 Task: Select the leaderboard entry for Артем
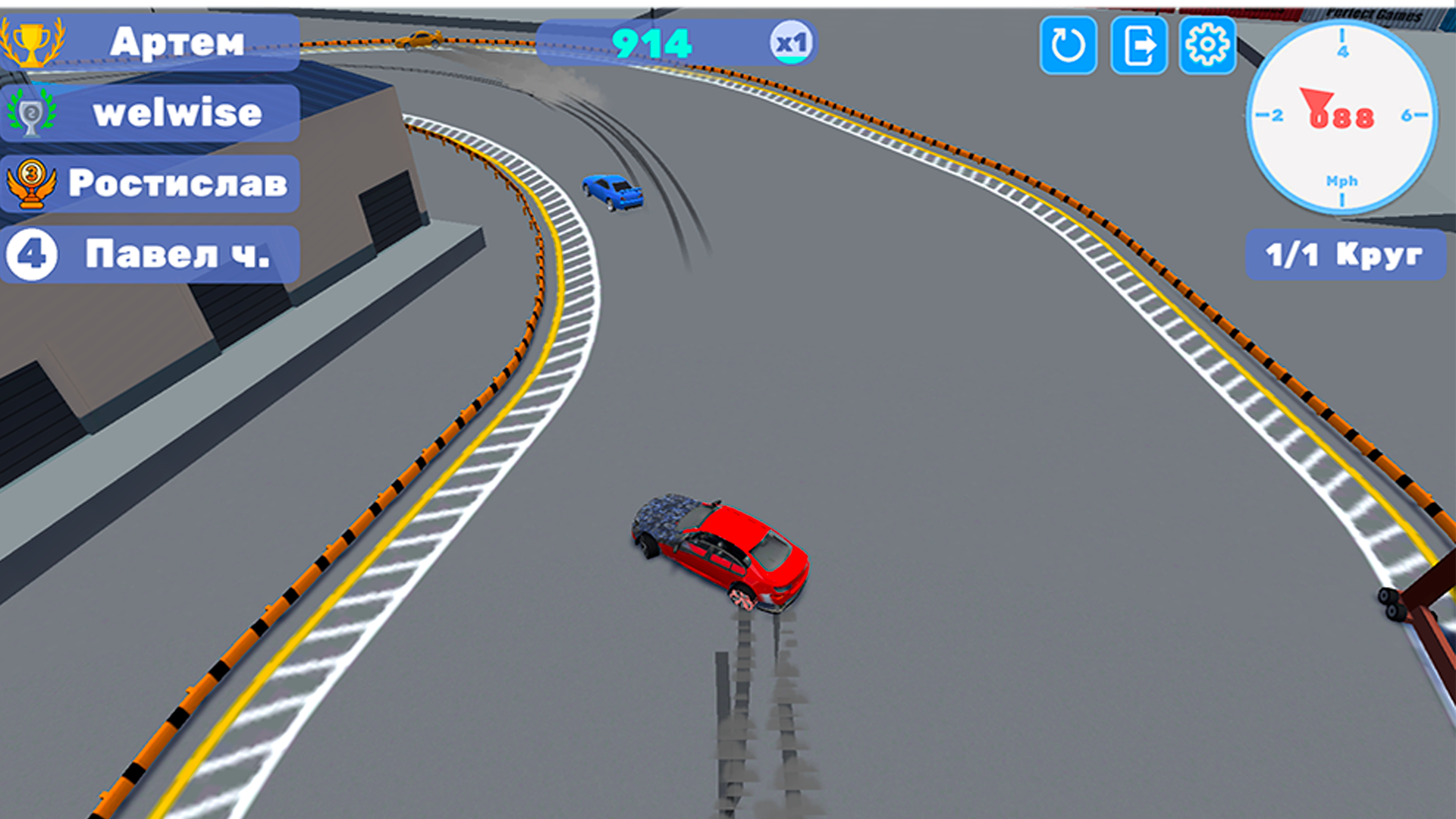[178, 43]
